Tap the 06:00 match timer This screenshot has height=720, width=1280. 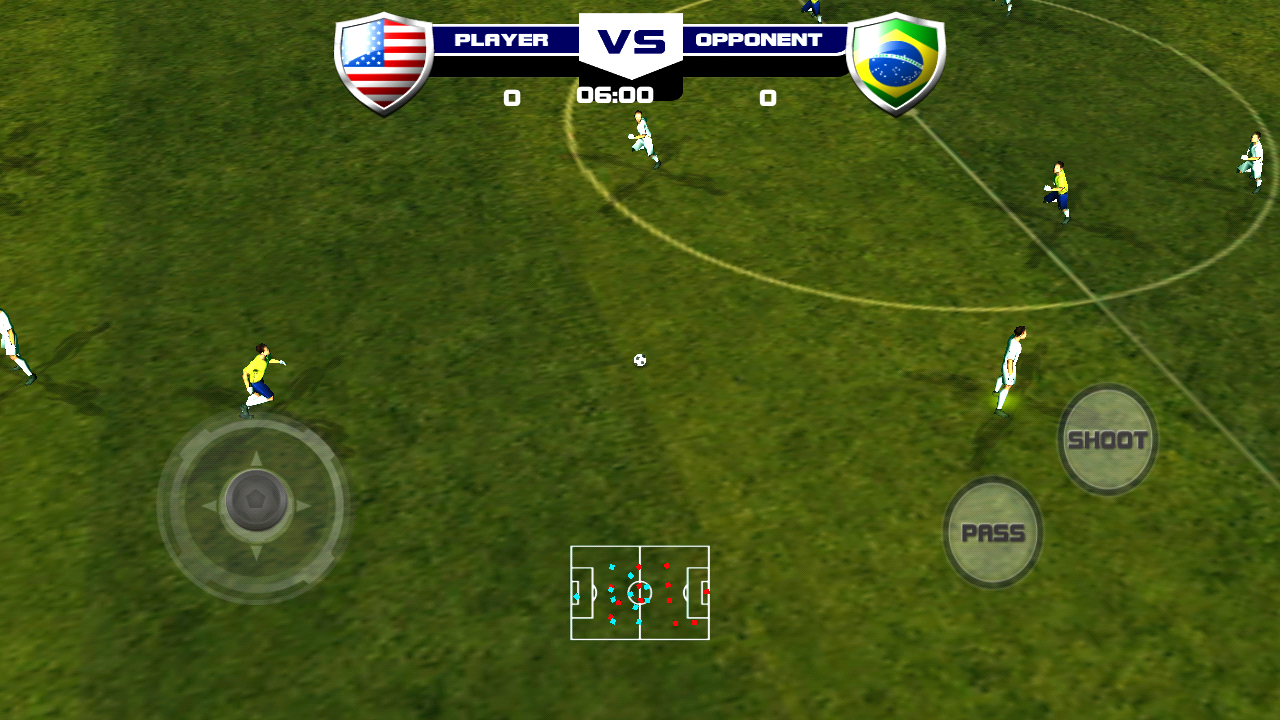(614, 96)
